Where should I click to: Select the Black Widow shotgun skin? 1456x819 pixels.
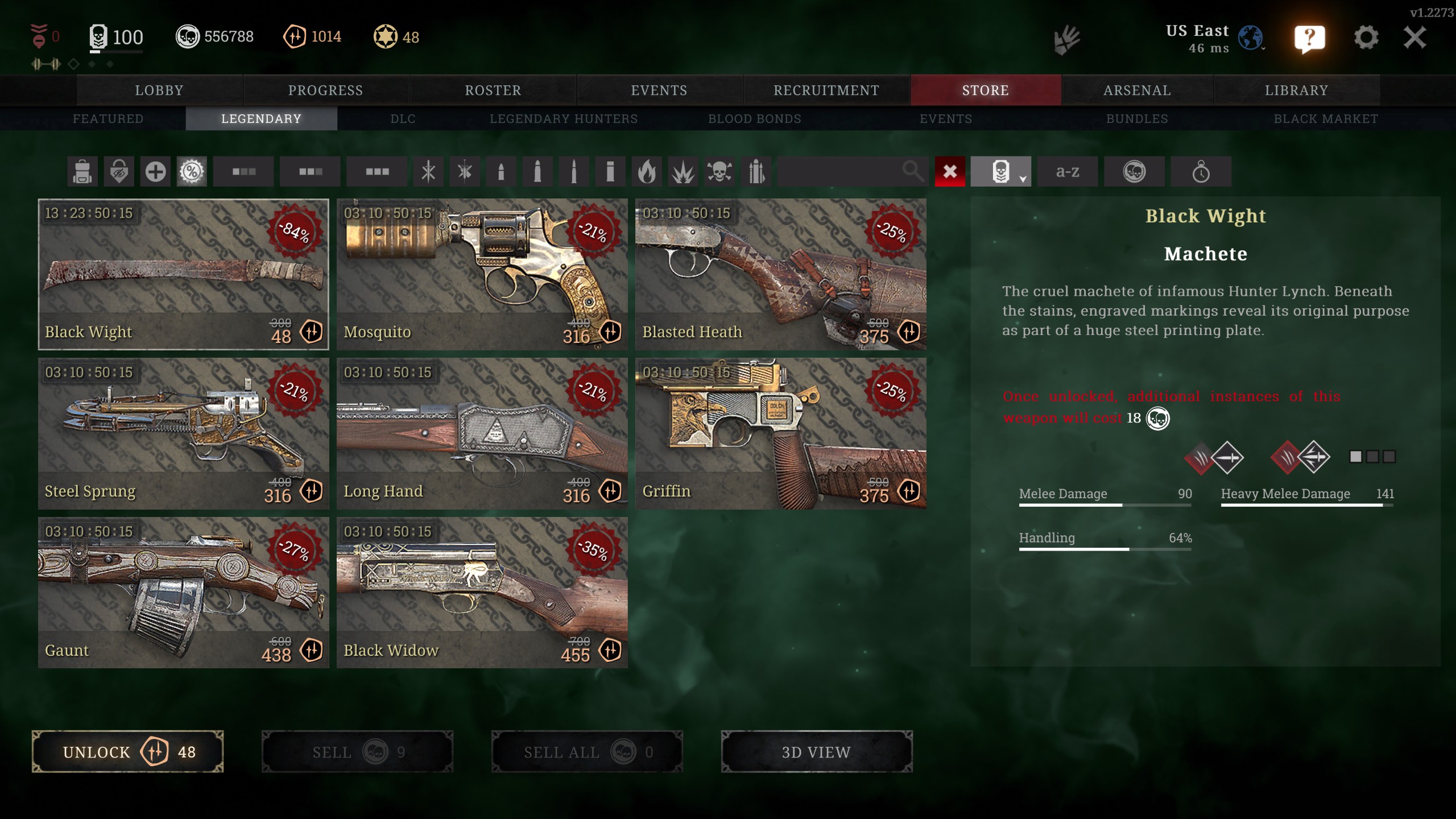coord(482,592)
